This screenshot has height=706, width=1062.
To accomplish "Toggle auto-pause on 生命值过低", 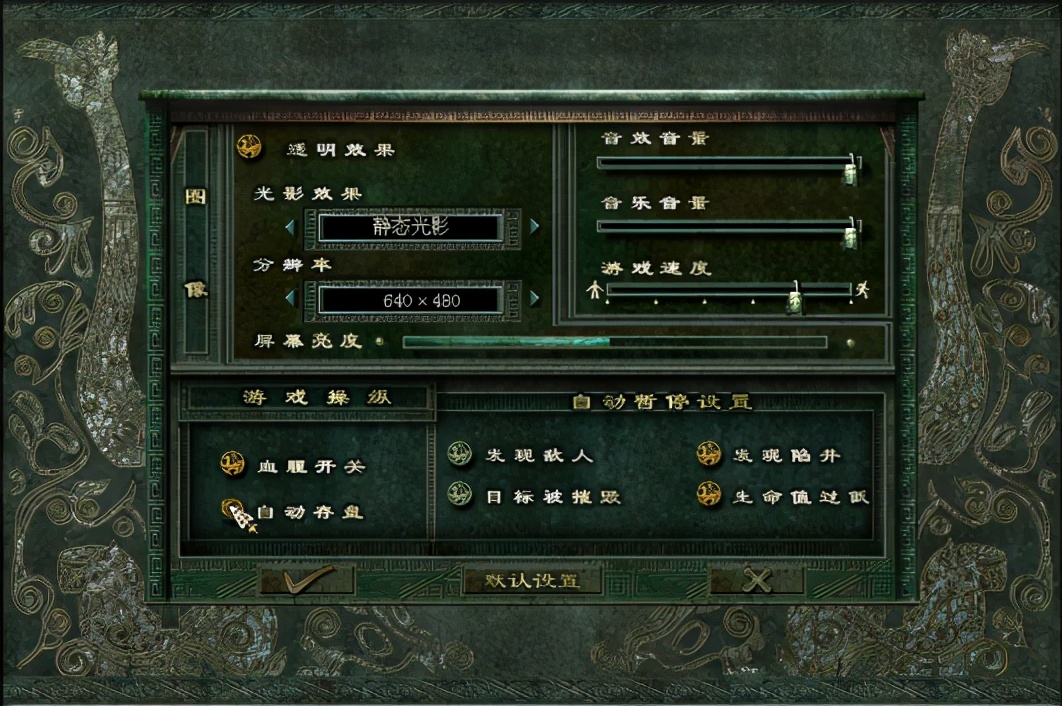I will tap(709, 495).
